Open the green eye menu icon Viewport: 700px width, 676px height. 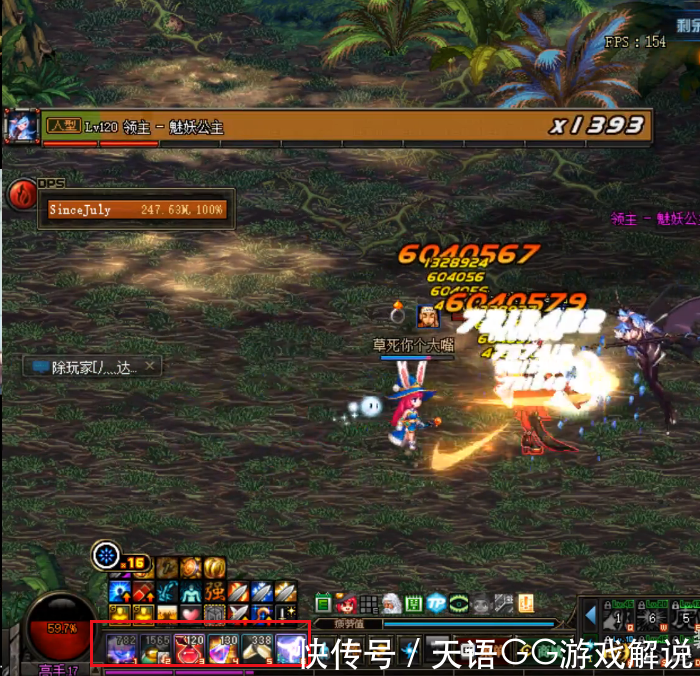[x=459, y=604]
